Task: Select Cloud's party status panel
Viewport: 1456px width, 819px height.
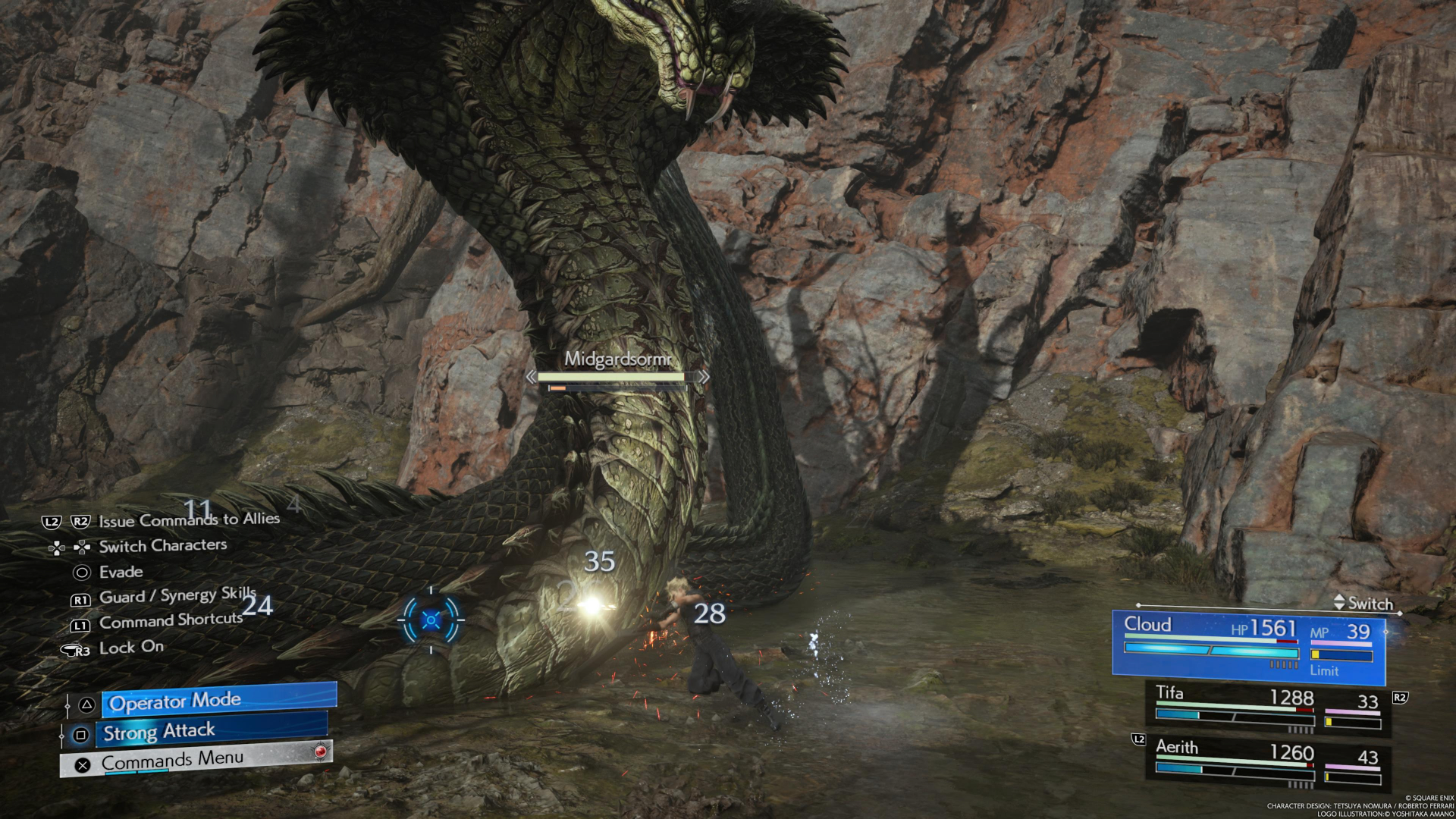Action: pyautogui.click(x=1248, y=643)
